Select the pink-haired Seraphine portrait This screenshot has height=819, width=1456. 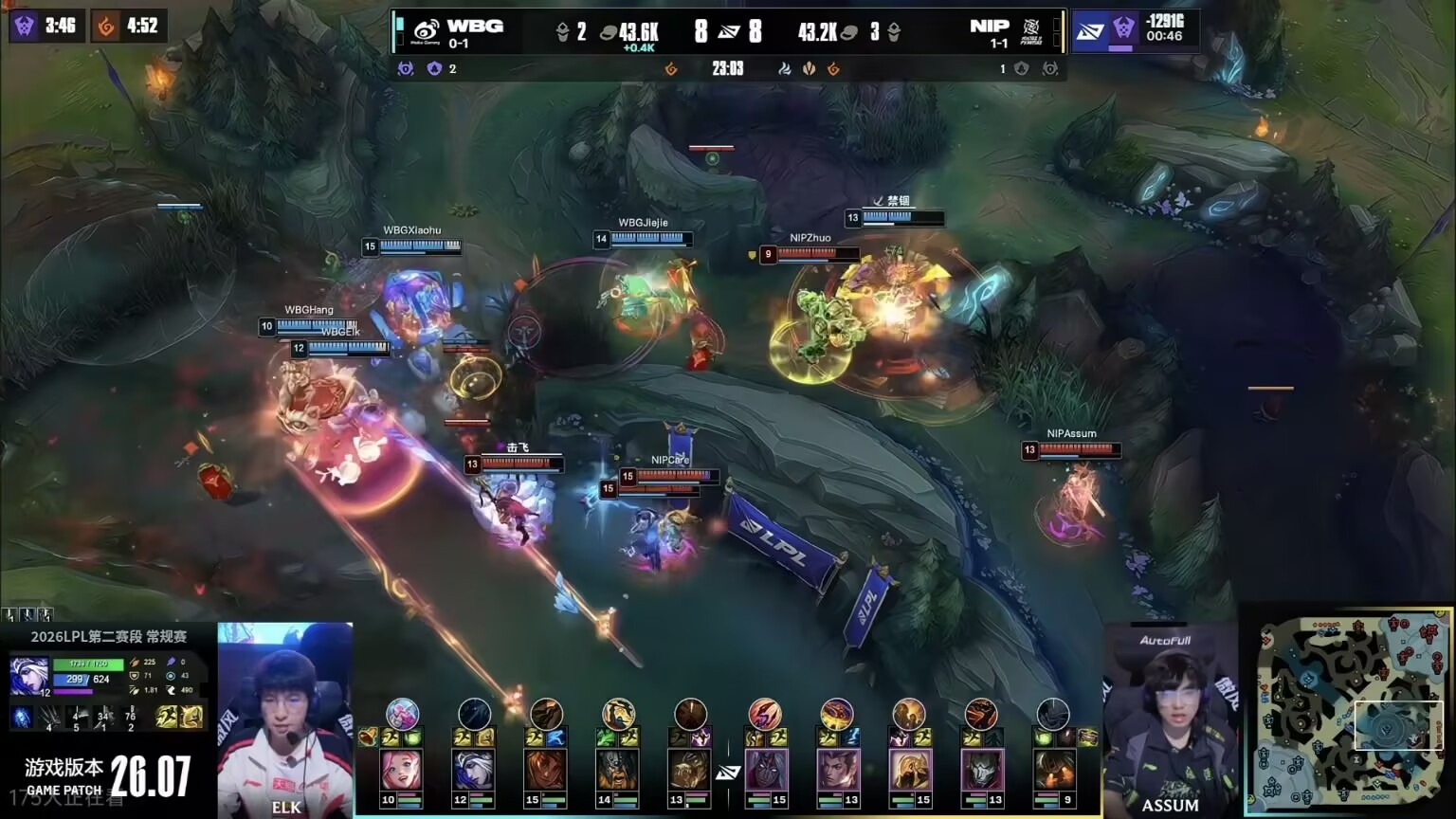click(x=401, y=771)
